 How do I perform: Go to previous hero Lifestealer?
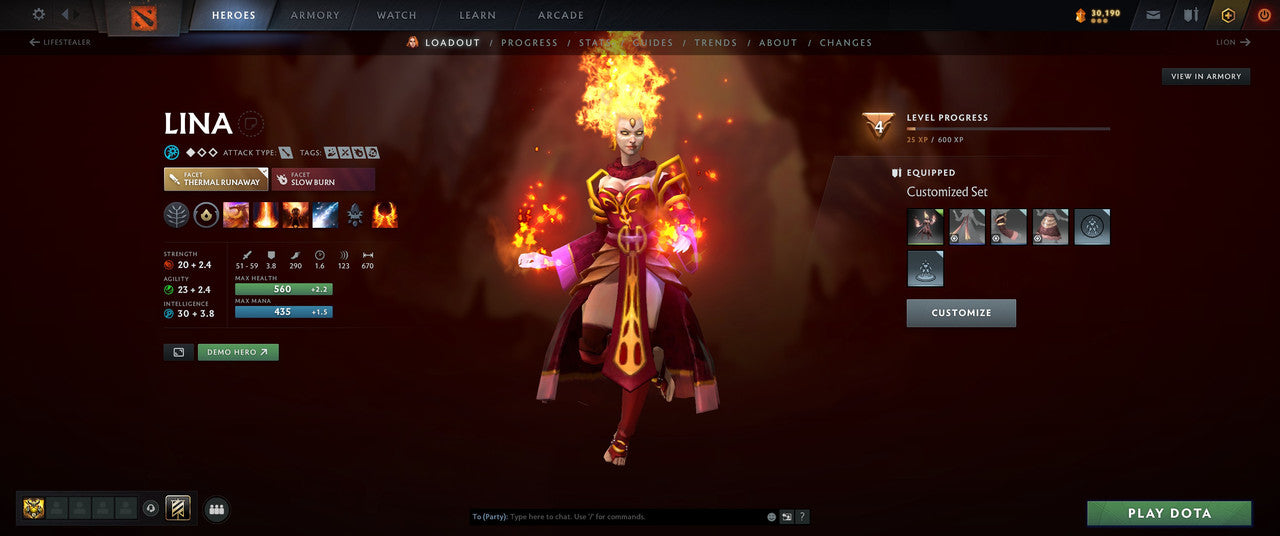[x=60, y=43]
